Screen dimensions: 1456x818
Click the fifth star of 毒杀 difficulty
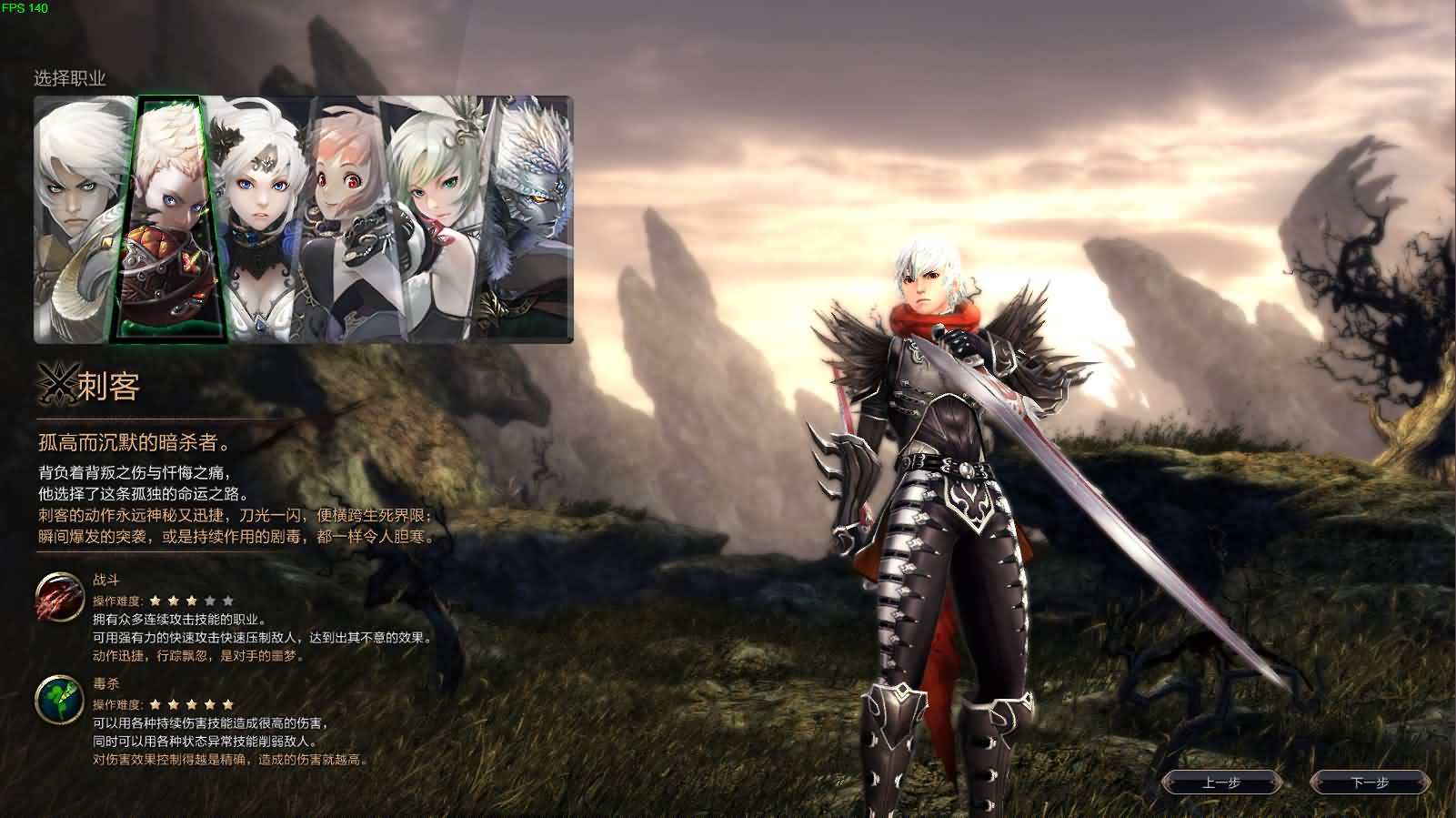click(x=227, y=704)
